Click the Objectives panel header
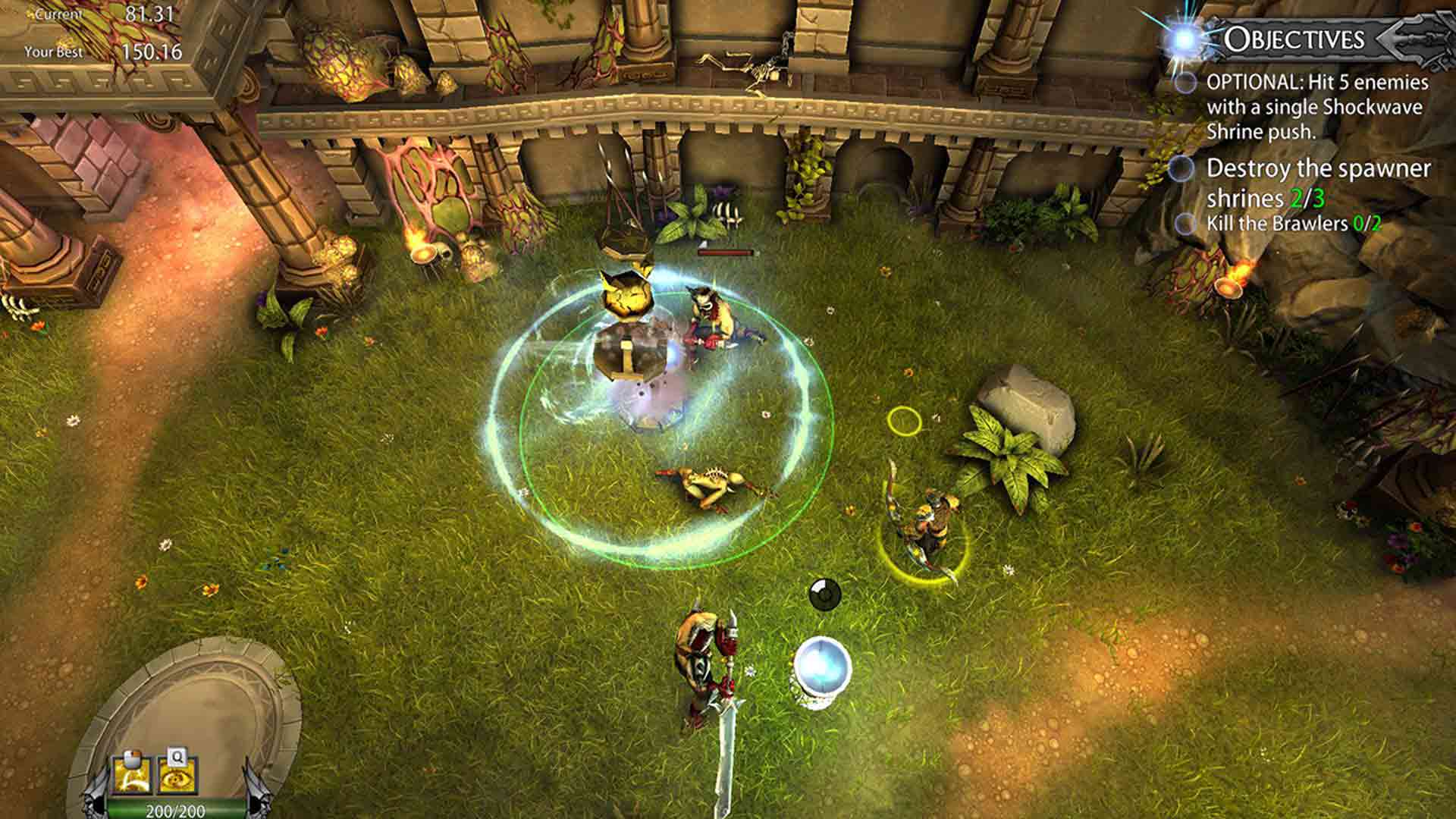 [1294, 39]
